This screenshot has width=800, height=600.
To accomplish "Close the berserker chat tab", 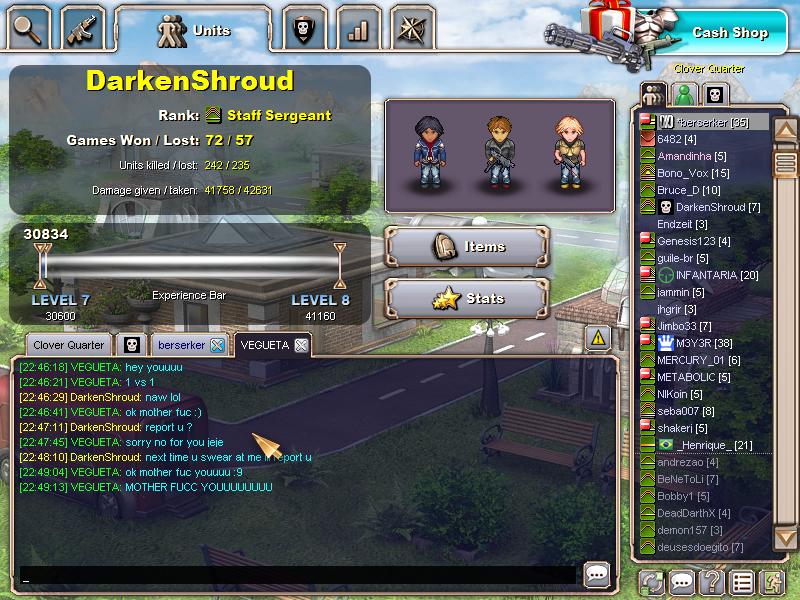I will pyautogui.click(x=217, y=345).
